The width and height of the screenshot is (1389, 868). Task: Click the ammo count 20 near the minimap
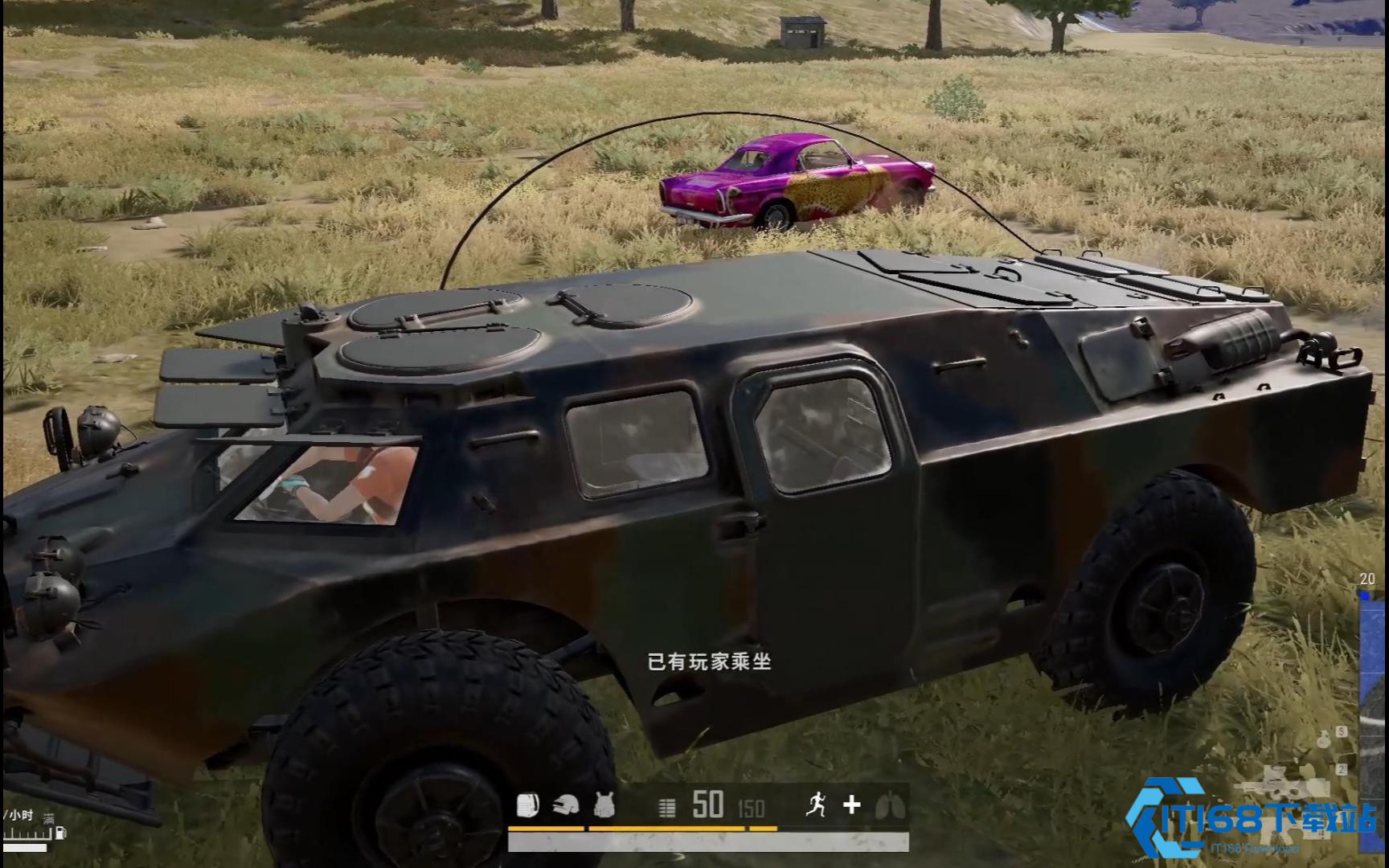(x=1367, y=579)
